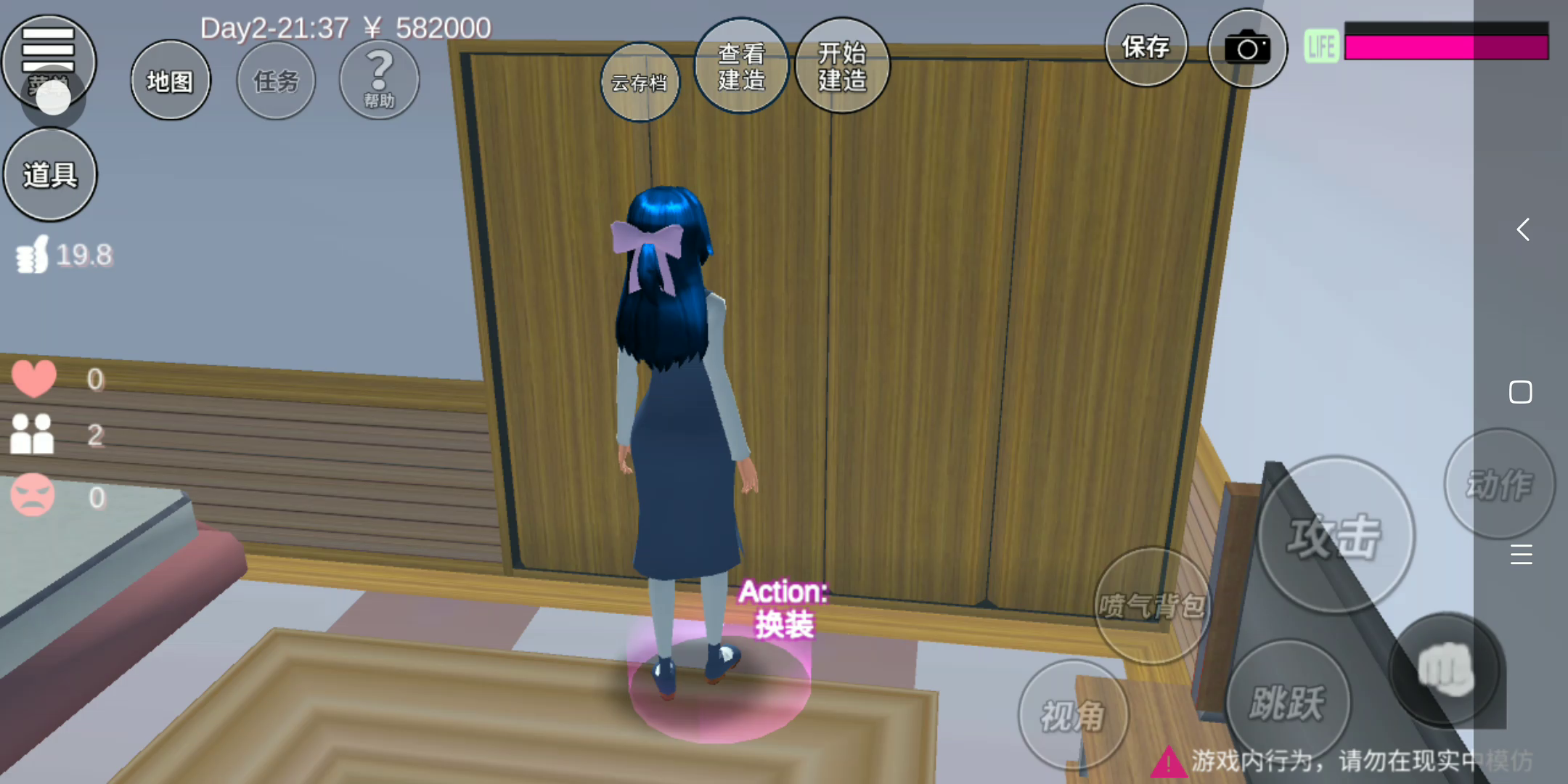Screen dimensions: 1568x784
Task: Open the 动作 actions button
Action: pyautogui.click(x=1499, y=484)
